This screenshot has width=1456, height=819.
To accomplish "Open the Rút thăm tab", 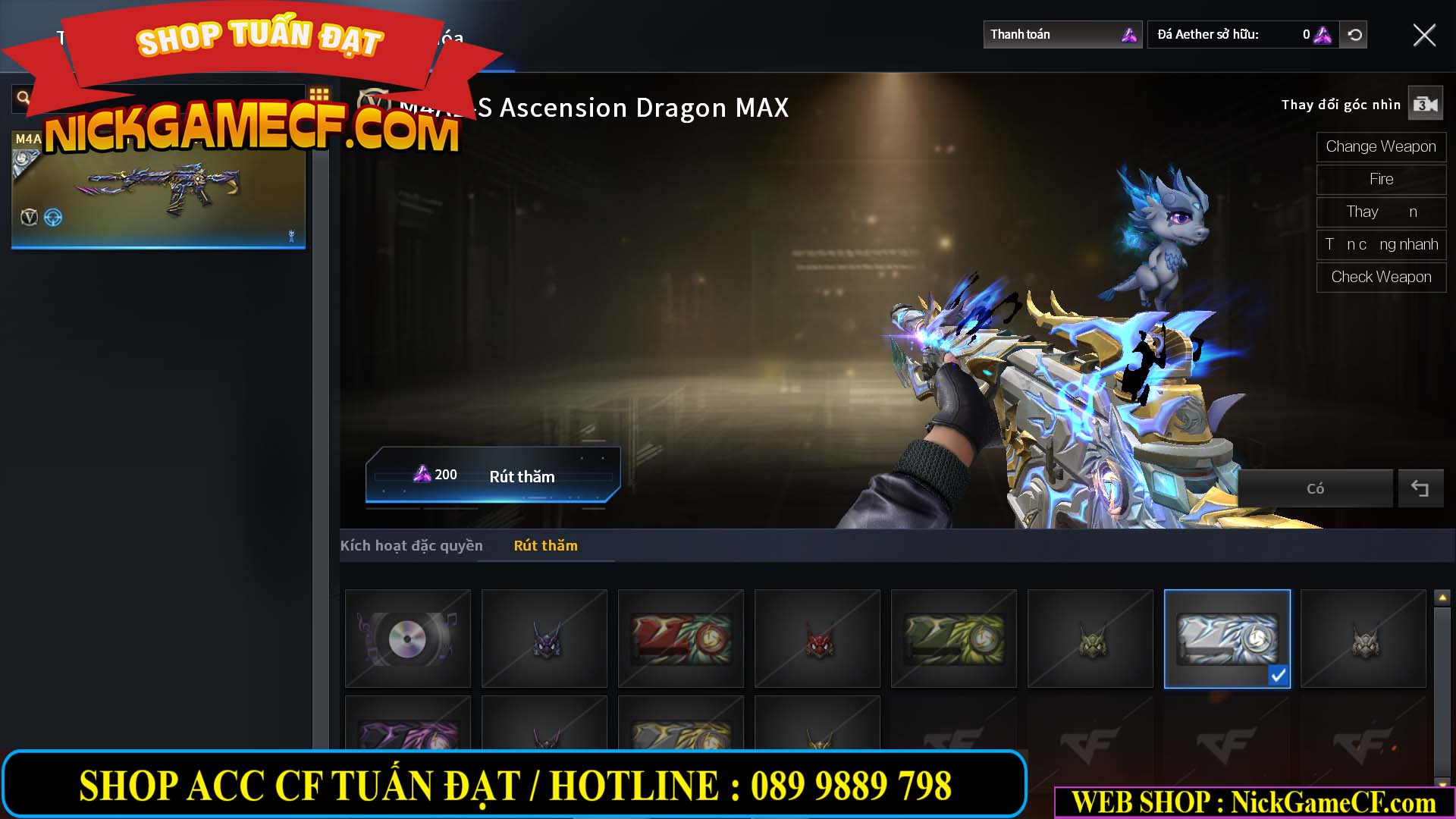I will pyautogui.click(x=545, y=545).
